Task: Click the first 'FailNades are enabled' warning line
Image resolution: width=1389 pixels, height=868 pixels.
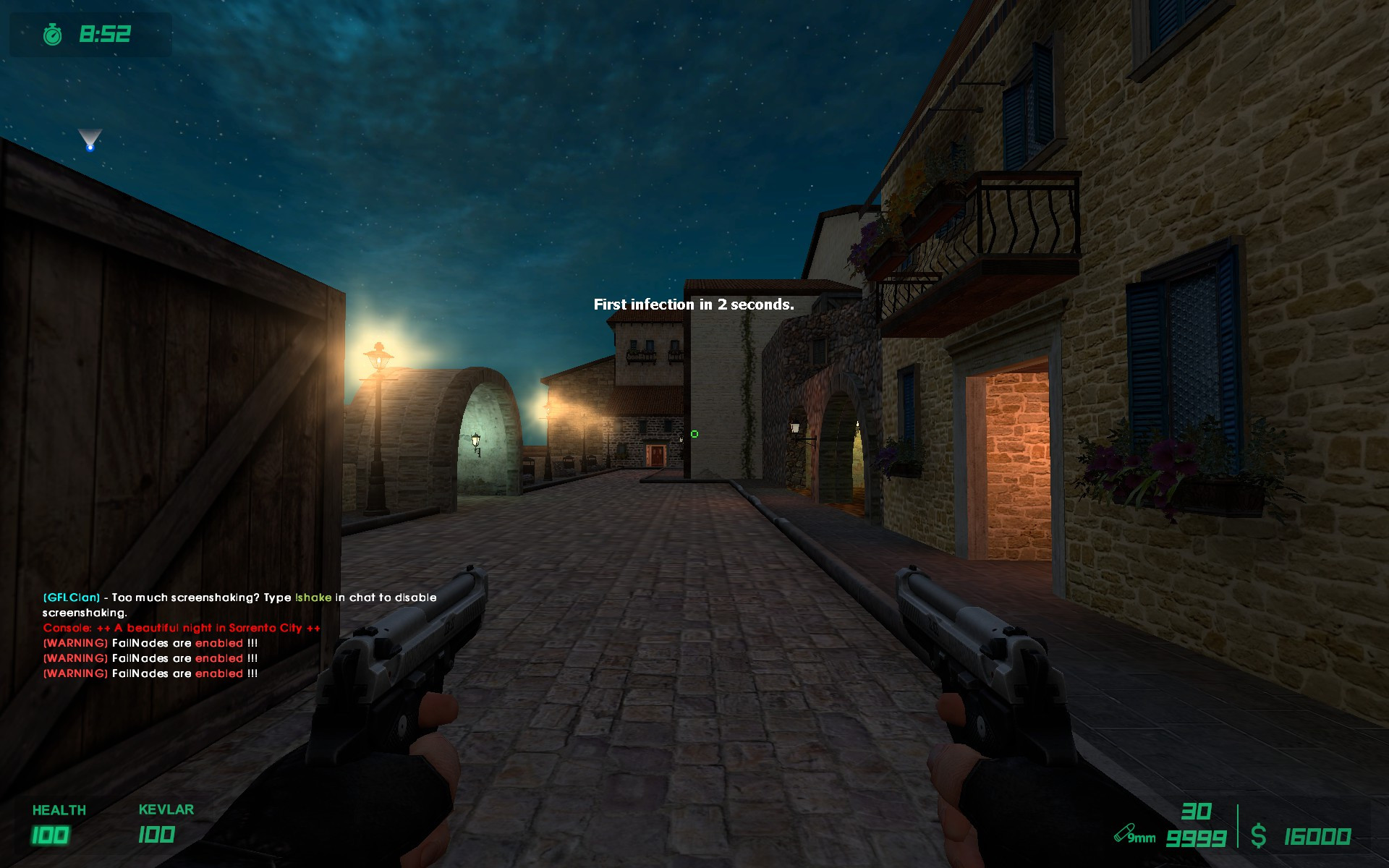Action: 148,643
